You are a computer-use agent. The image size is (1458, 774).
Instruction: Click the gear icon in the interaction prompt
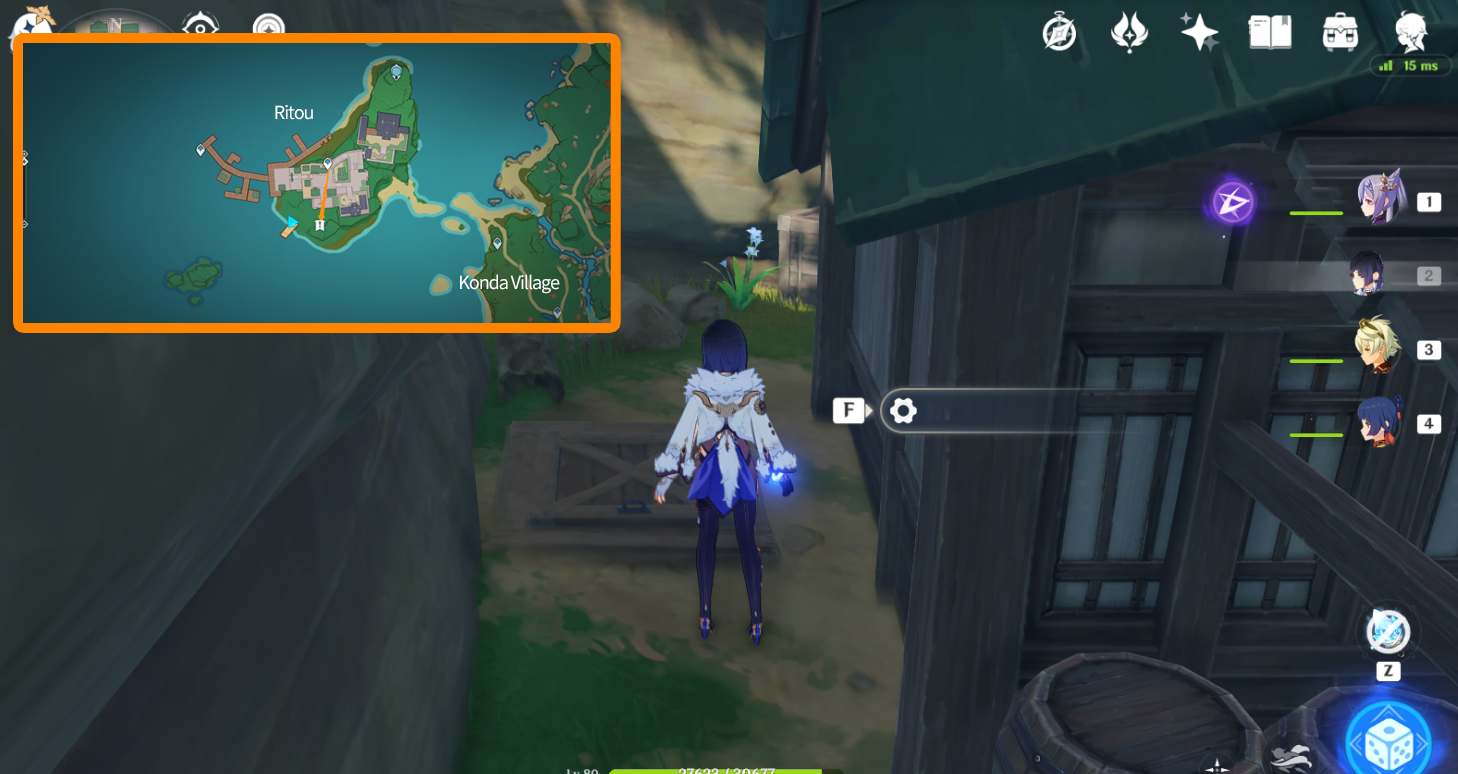(x=903, y=410)
